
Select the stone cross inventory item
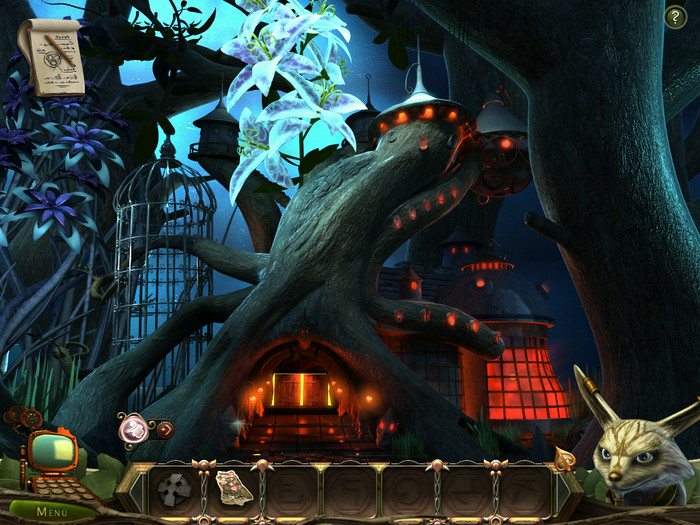173,489
